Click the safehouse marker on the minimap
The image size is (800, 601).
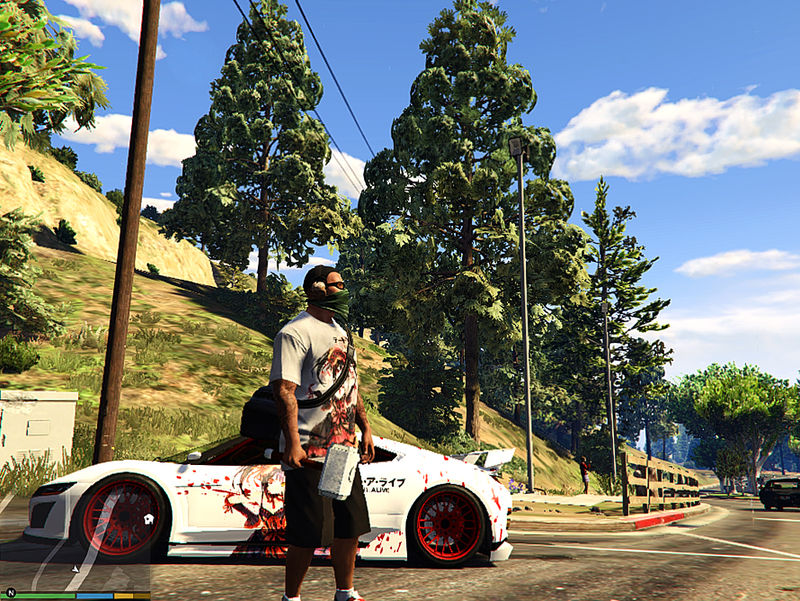point(147,519)
